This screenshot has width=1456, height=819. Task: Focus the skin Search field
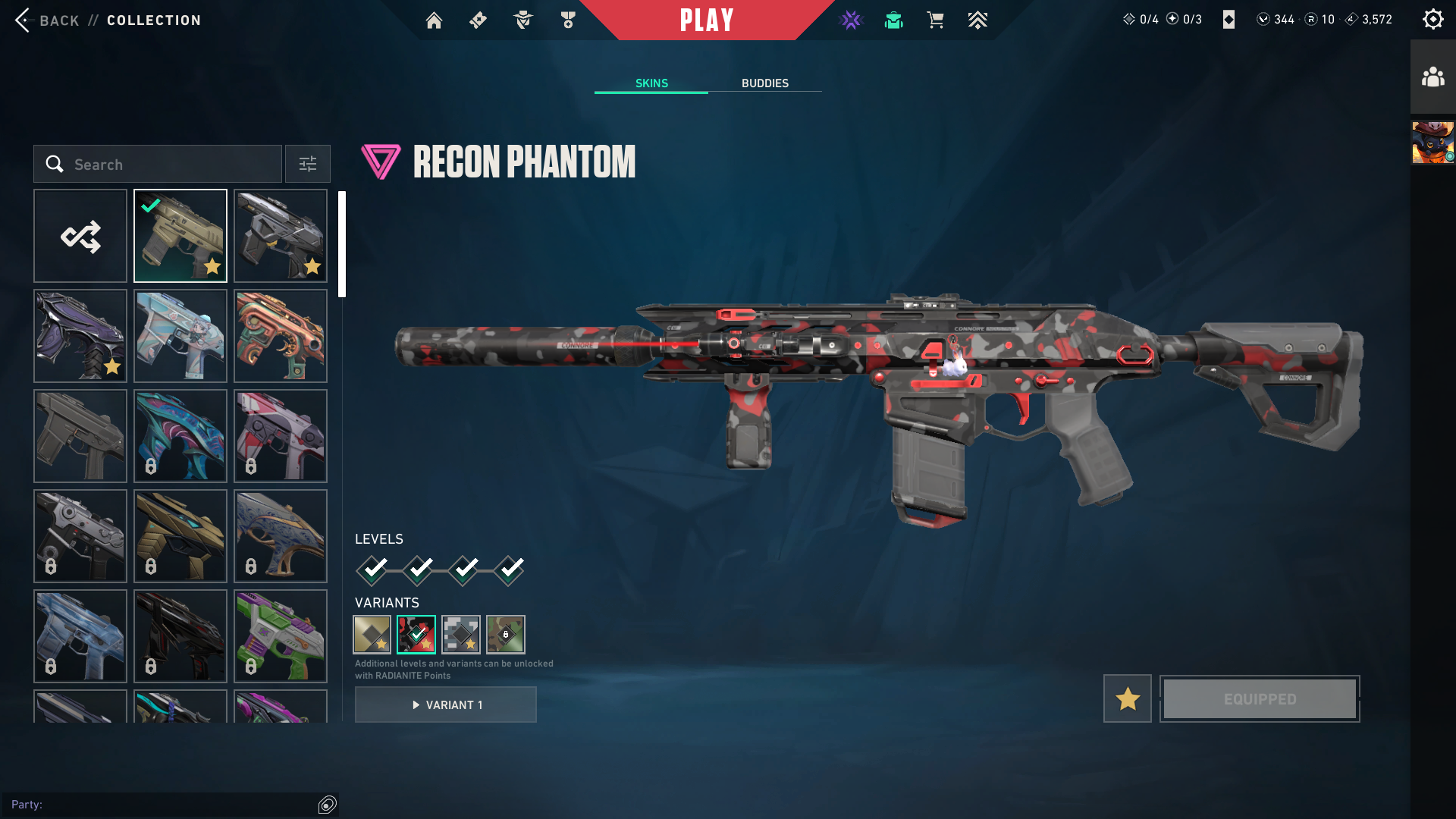coord(158,165)
